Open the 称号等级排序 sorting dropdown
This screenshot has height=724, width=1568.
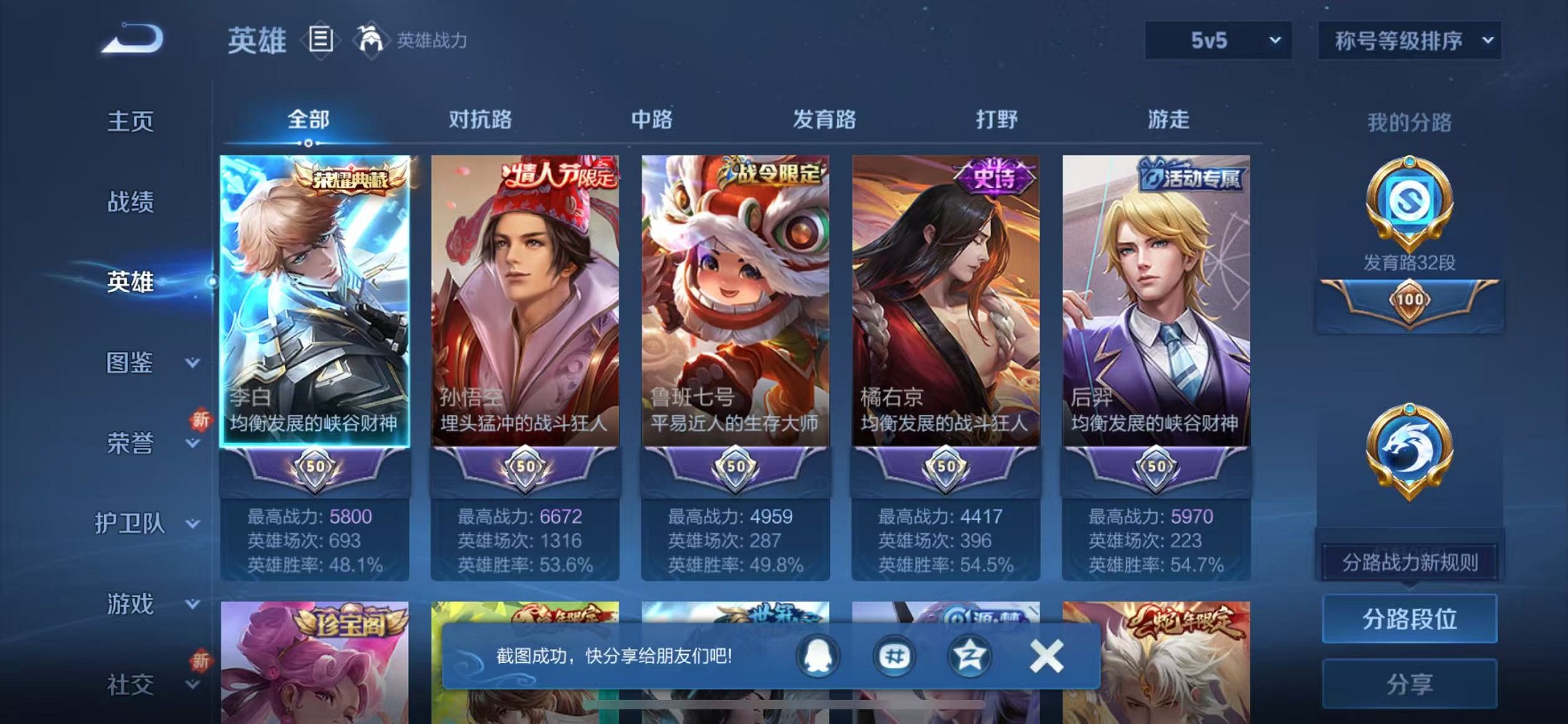(1408, 40)
